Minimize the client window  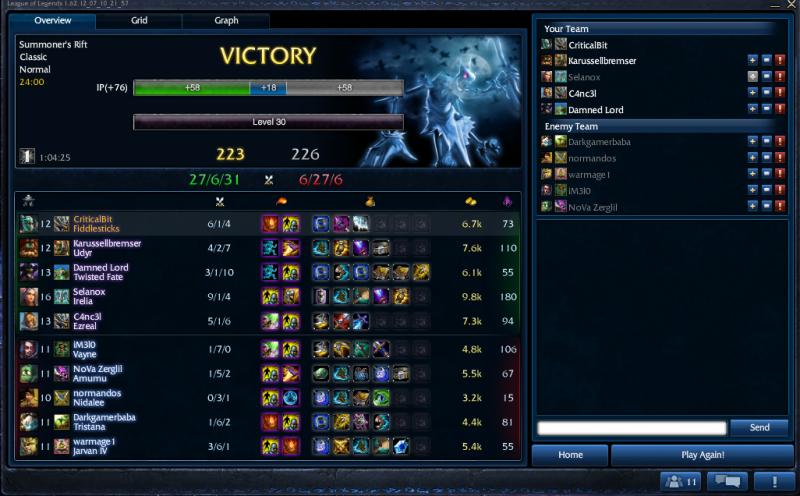click(x=775, y=5)
